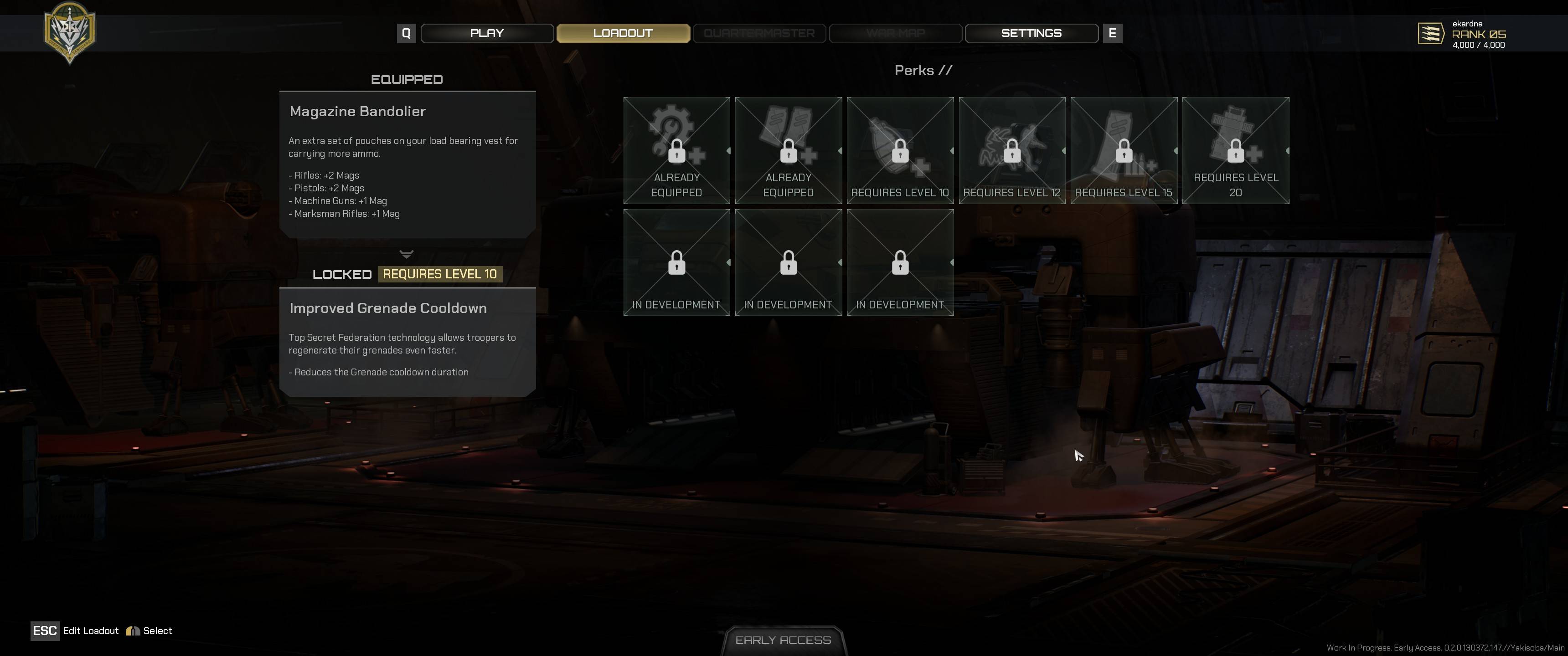1568x656 pixels.
Task: Select the Requires Level 10 grenade perk
Action: (x=900, y=150)
